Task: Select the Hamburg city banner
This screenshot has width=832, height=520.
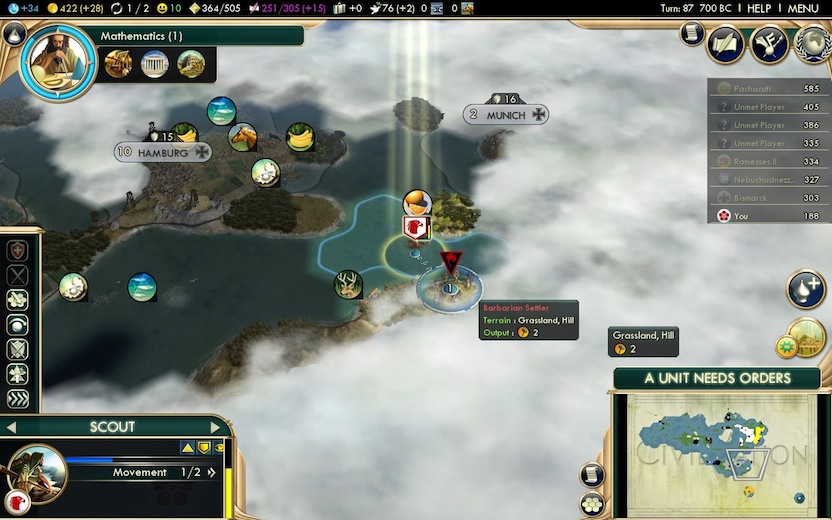Action: pos(163,153)
